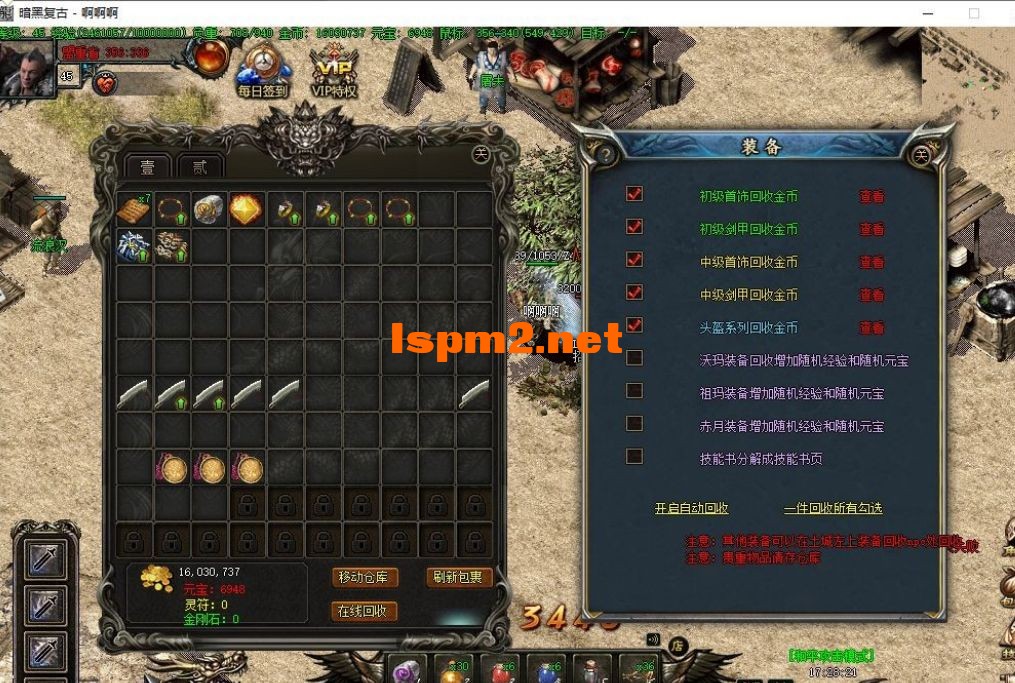Untick the 初级首饰回收金币 checkbox

tap(634, 194)
